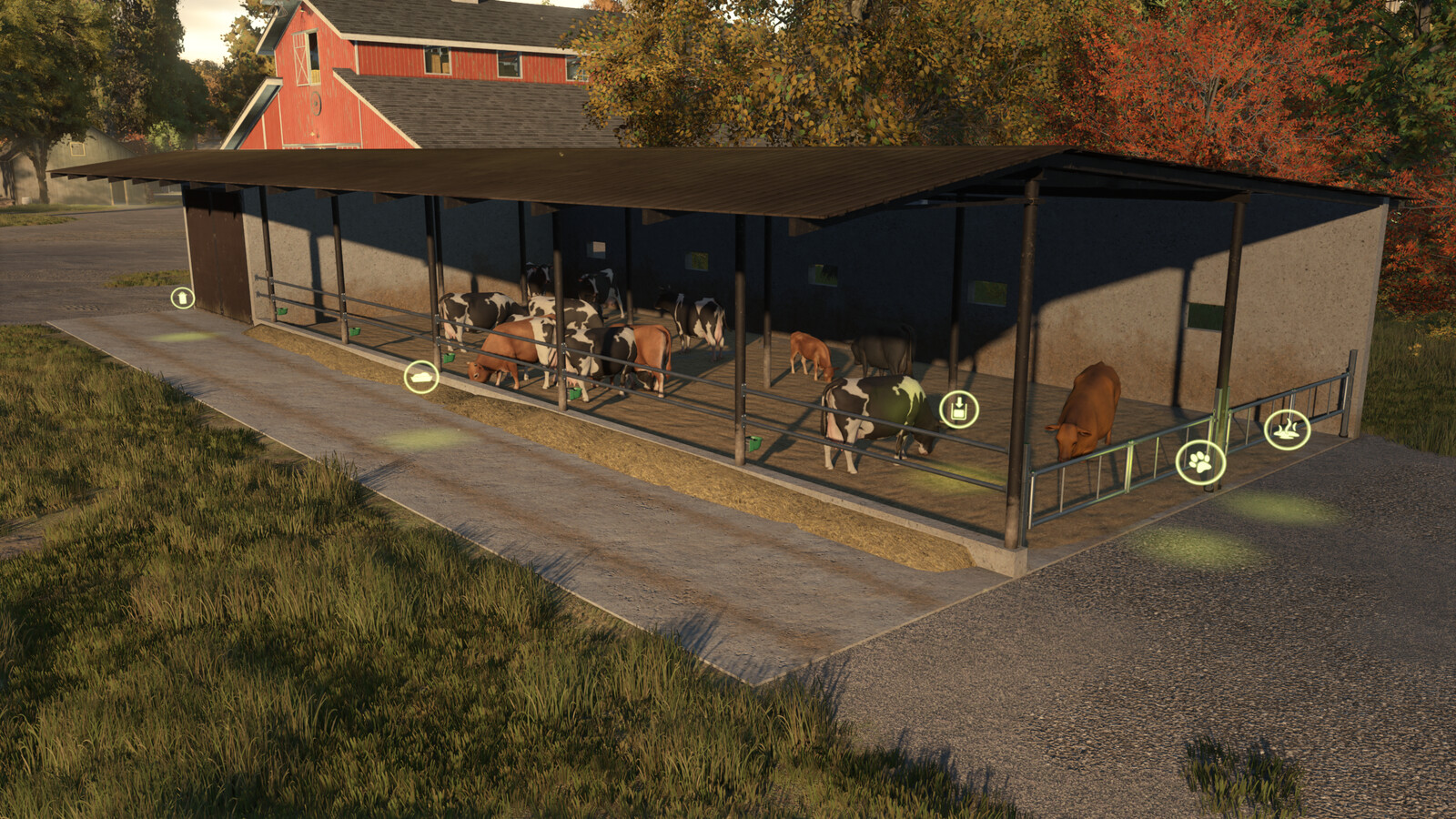Image resolution: width=1456 pixels, height=819 pixels.
Task: Click the feed trough hotspot icon
Action: pyautogui.click(x=420, y=378)
